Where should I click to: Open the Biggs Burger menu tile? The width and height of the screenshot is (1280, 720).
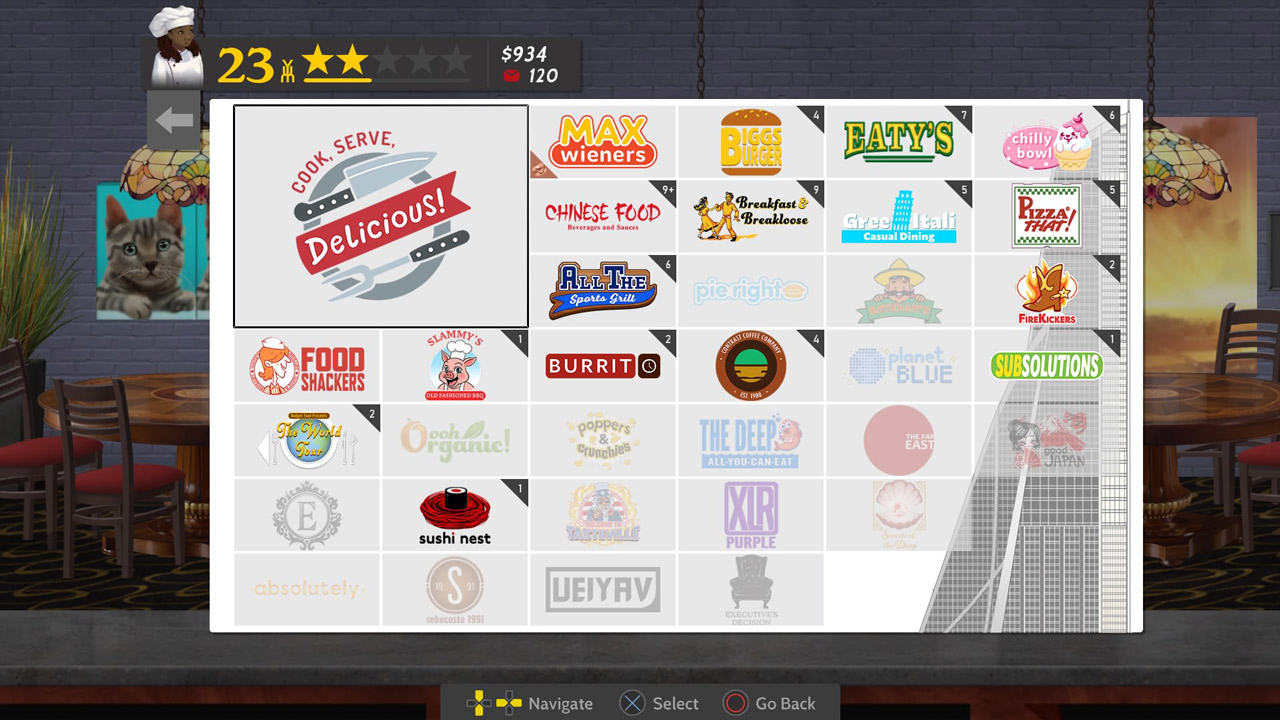tap(750, 140)
